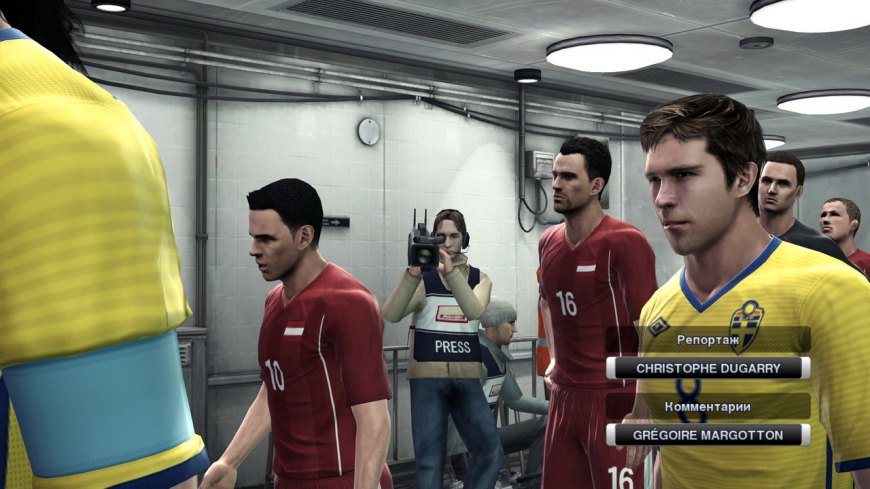Viewport: 870px width, 489px height.
Task: Select the Christophe Dugarry name bar
Action: [708, 368]
